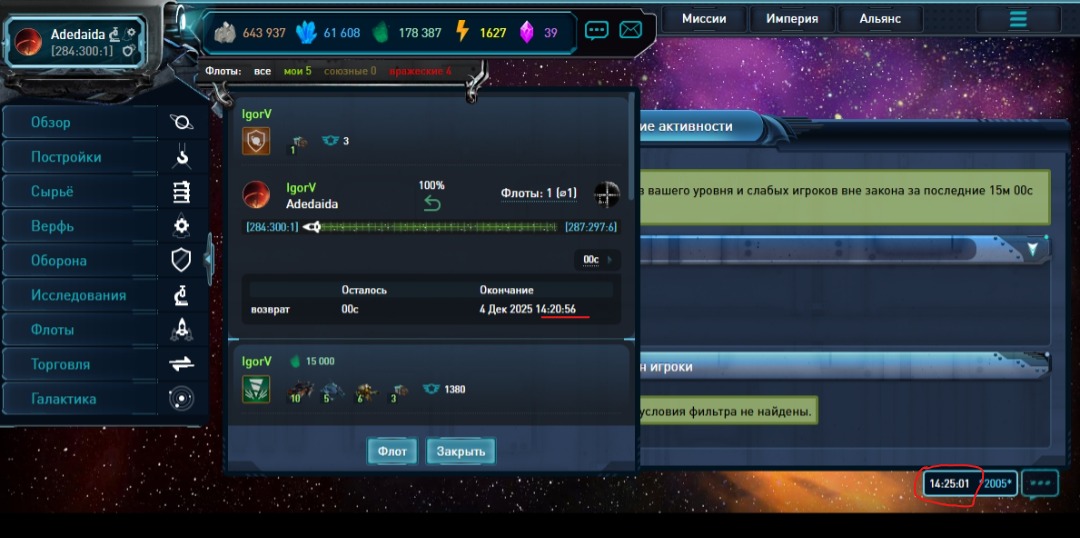Open the chat bubble icon near resources
The width and height of the screenshot is (1080, 538).
pos(597,30)
